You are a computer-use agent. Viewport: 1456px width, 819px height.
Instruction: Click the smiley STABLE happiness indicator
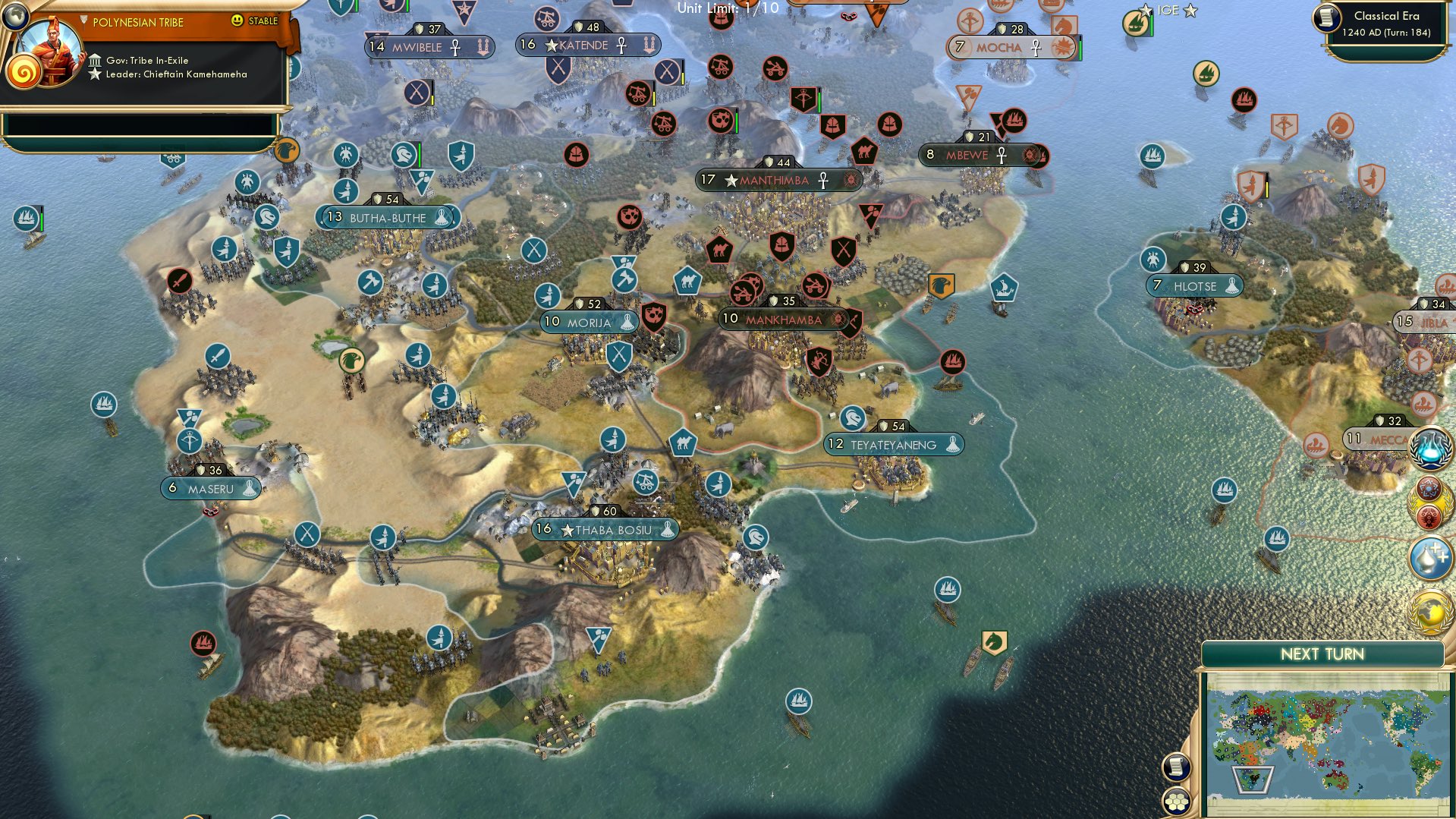237,22
